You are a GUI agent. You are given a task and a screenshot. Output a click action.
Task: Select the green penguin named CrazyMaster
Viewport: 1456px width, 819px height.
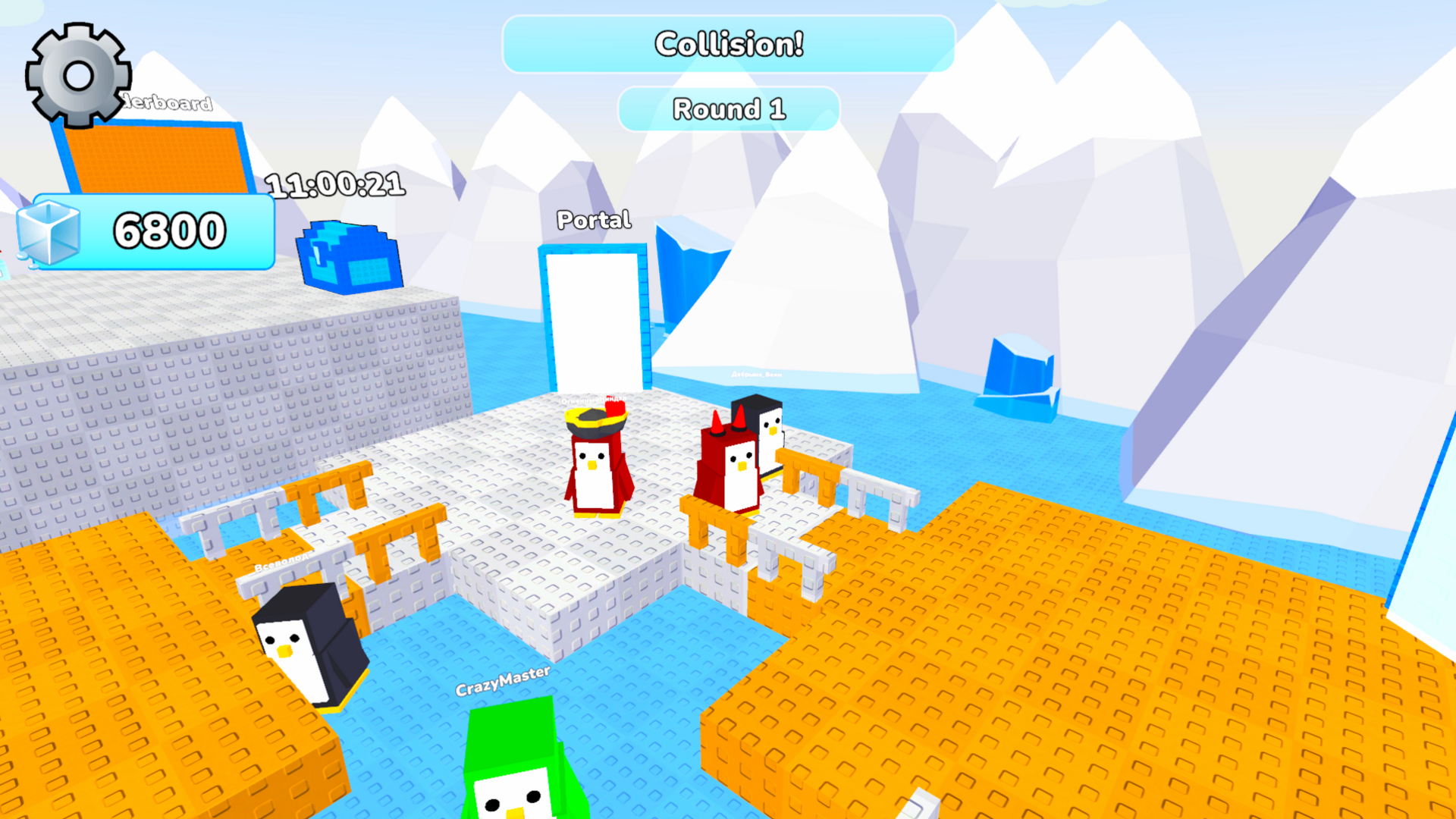(516, 766)
